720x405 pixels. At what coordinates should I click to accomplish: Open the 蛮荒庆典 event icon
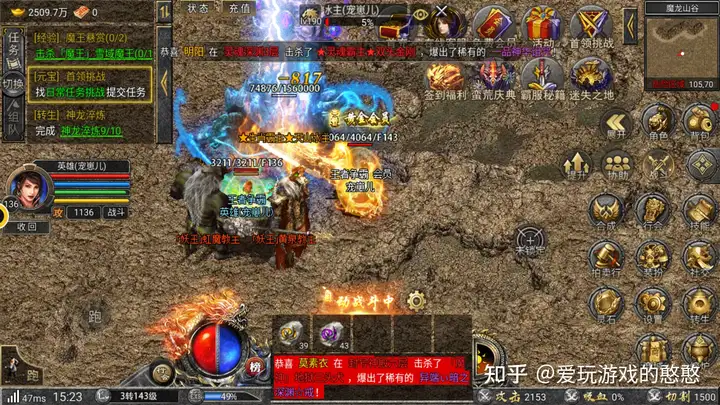496,78
